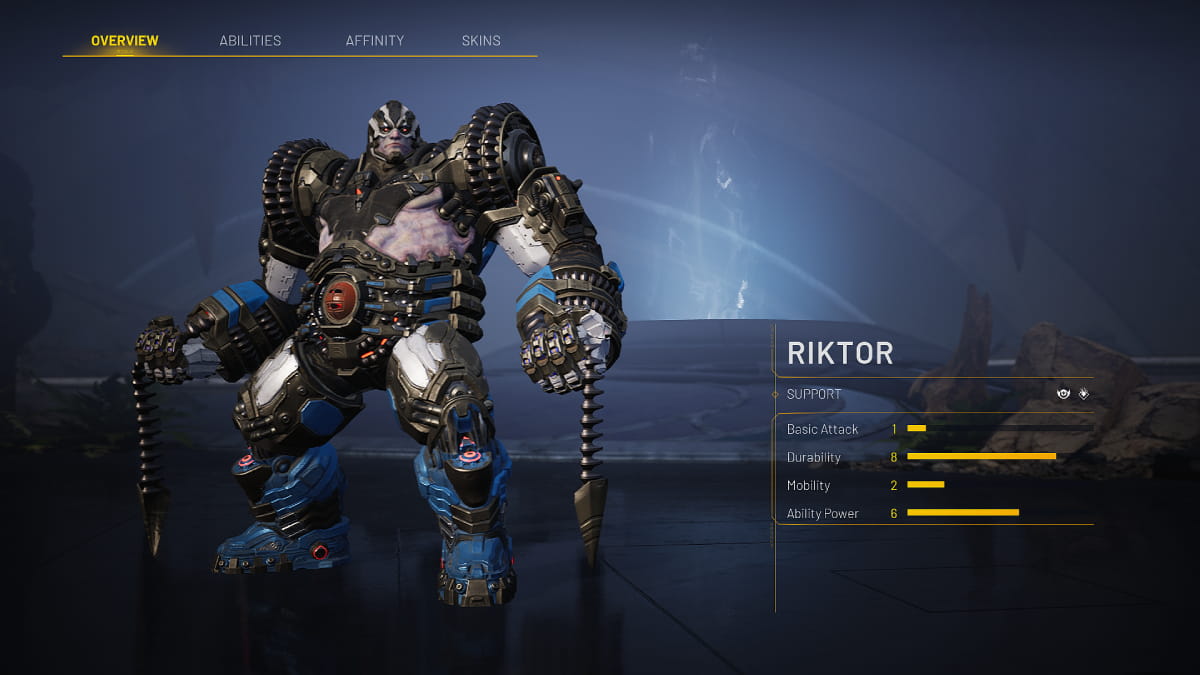The width and height of the screenshot is (1200, 675).
Task: Select the Affinity tab
Action: tap(375, 41)
